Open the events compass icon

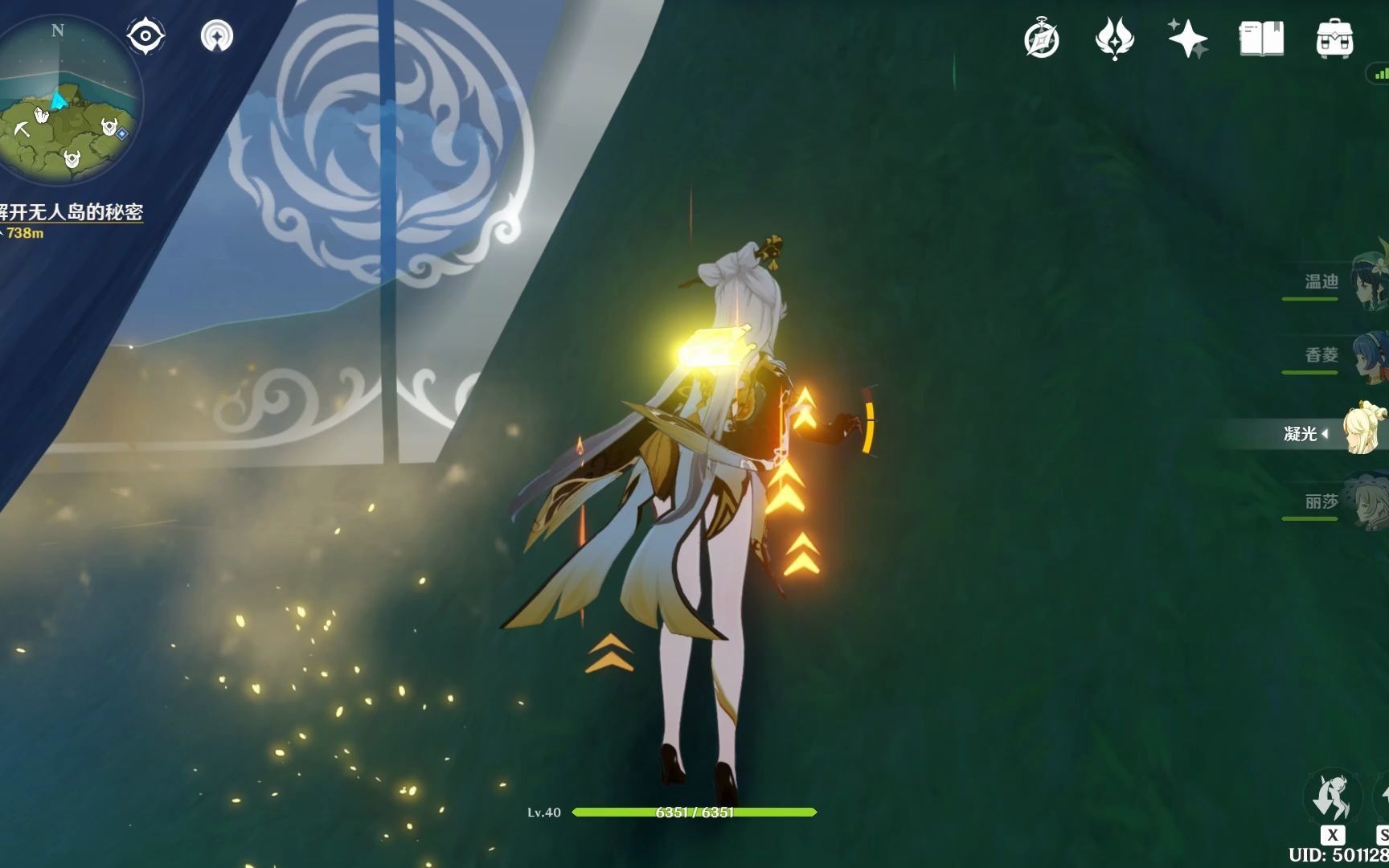pos(1042,39)
